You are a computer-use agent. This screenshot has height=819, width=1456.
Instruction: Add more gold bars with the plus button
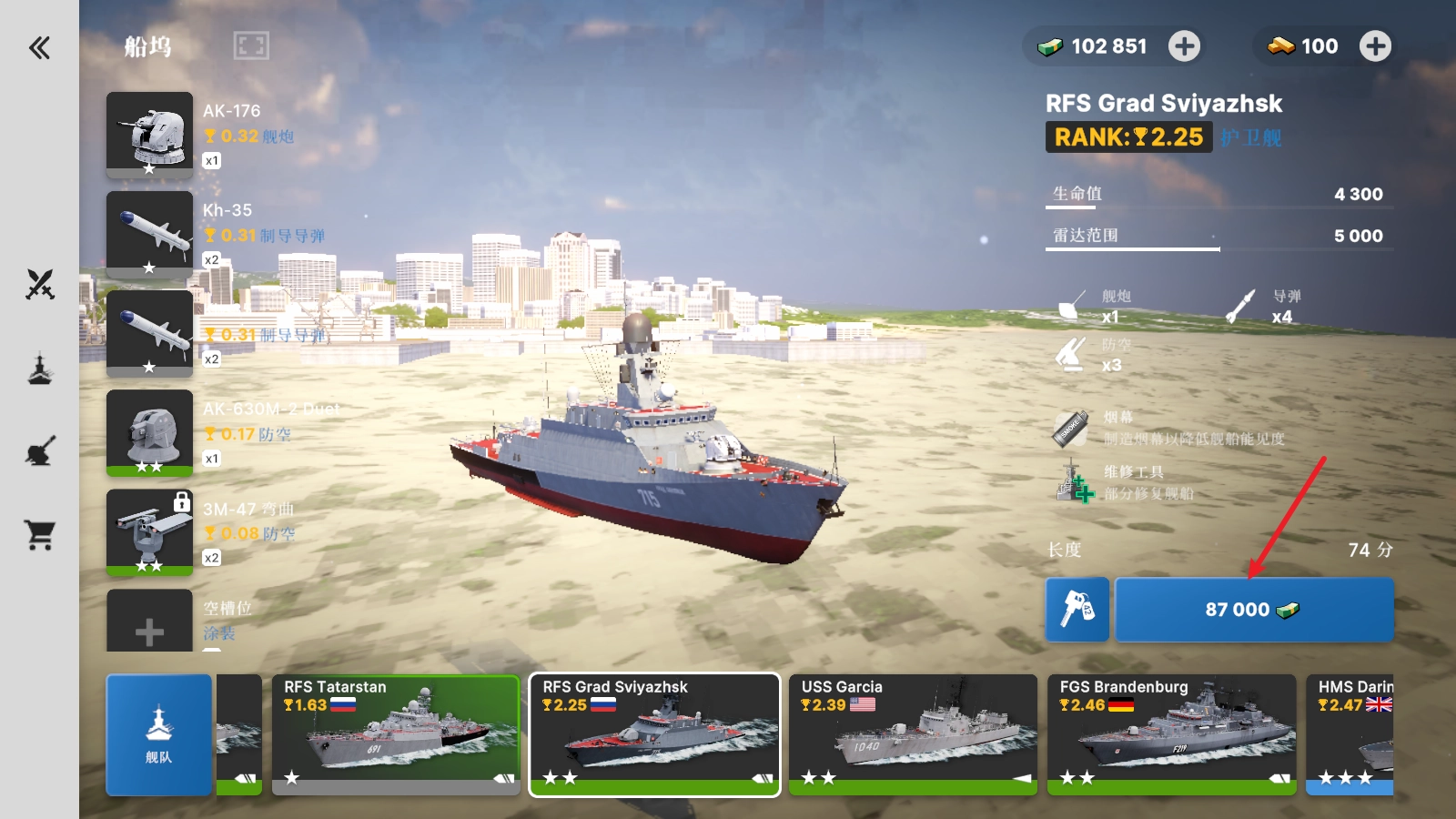click(x=1375, y=46)
